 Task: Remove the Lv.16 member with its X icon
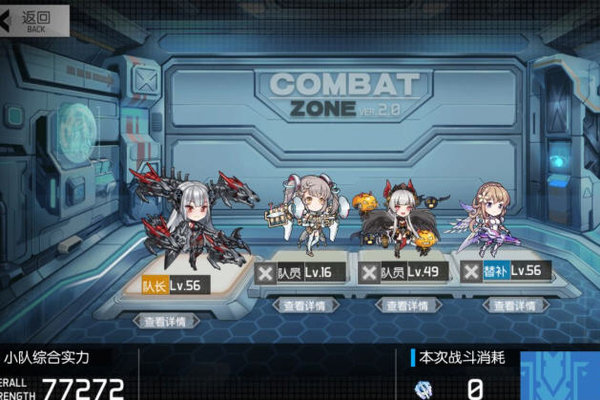[265, 272]
